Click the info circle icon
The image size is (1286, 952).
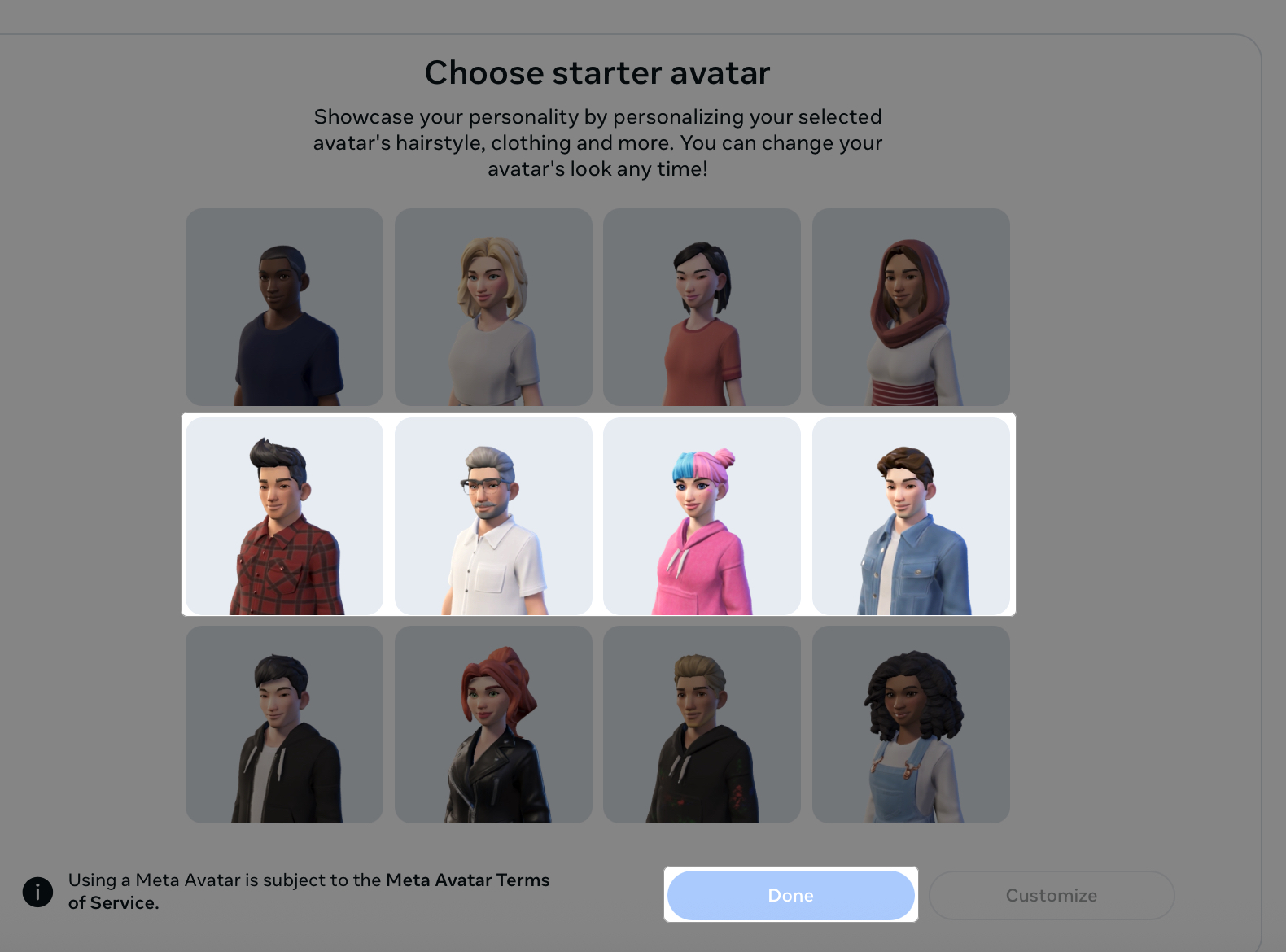click(x=37, y=892)
